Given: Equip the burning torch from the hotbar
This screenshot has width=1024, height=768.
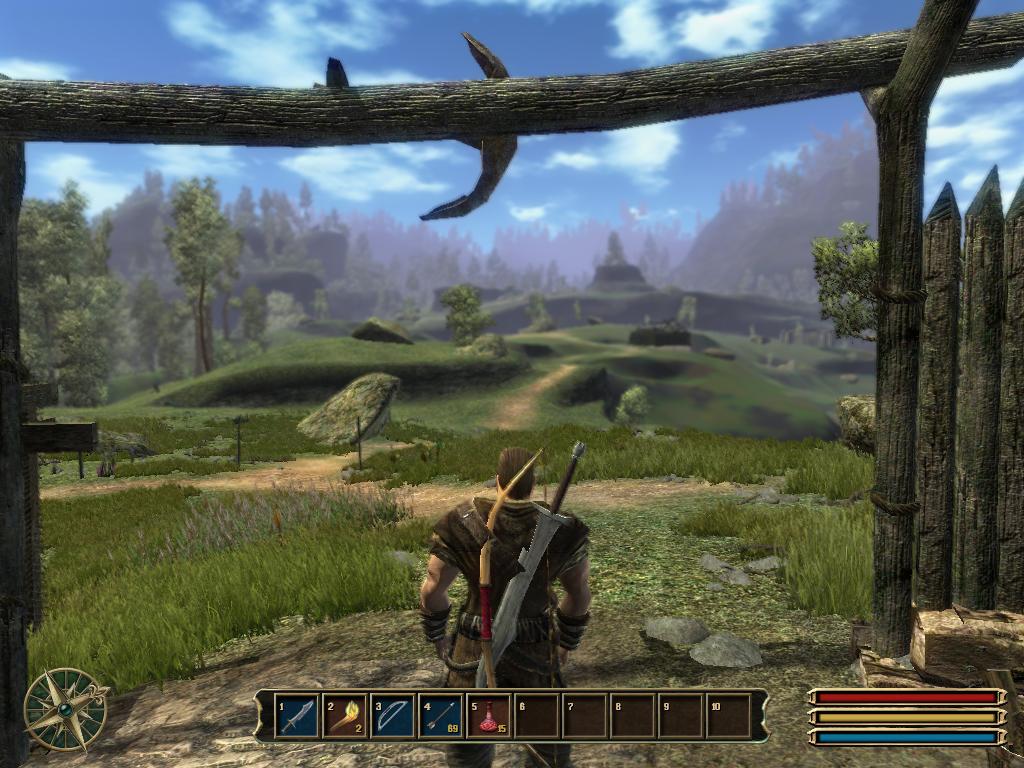Looking at the screenshot, I should (345, 716).
